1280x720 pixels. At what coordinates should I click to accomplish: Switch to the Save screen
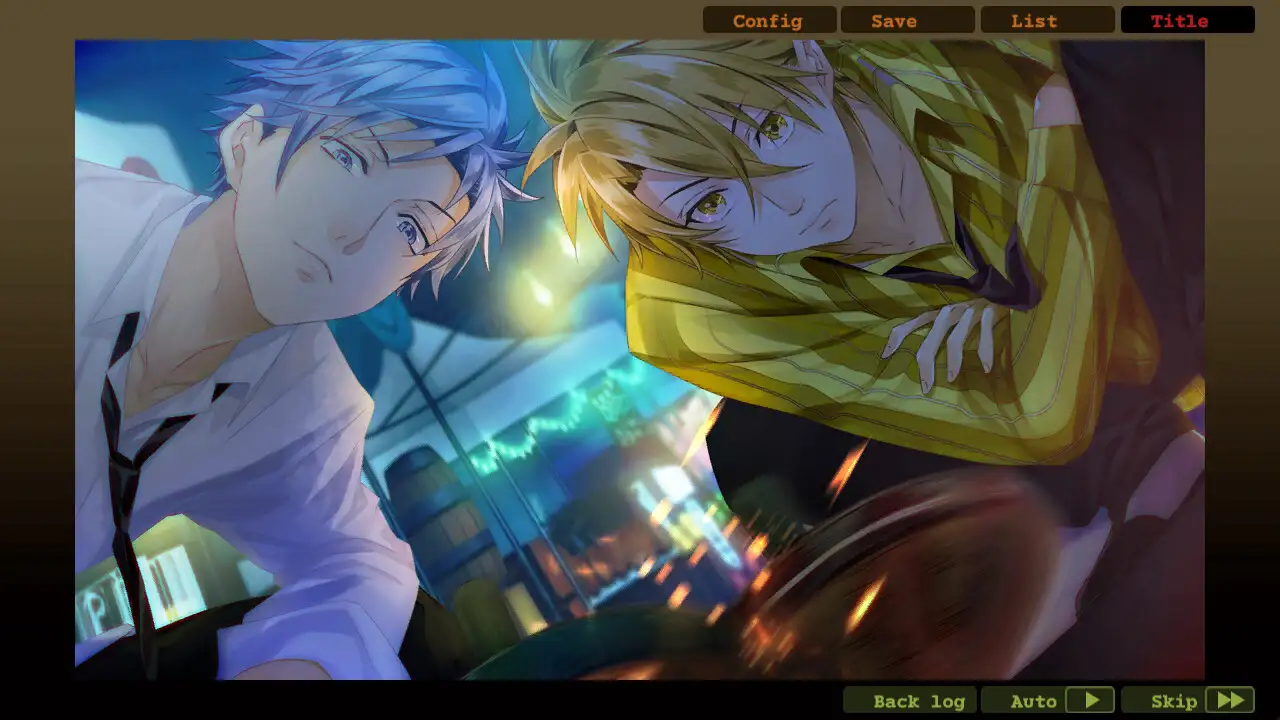893,20
